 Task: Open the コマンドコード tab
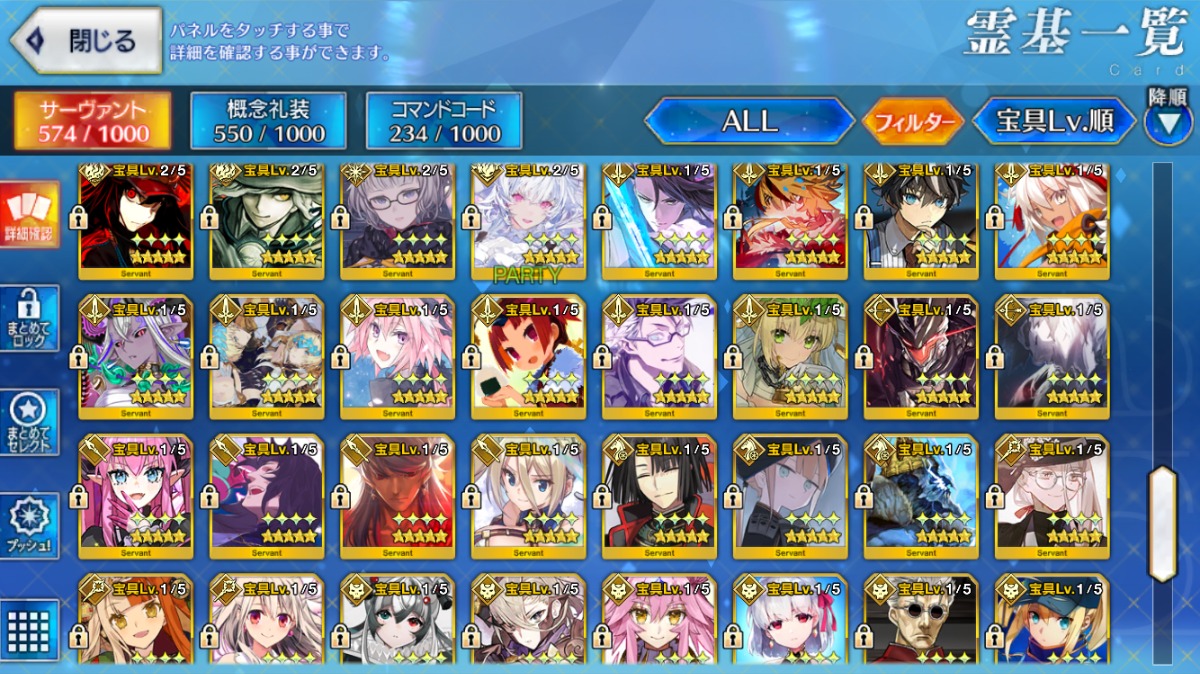click(x=444, y=122)
